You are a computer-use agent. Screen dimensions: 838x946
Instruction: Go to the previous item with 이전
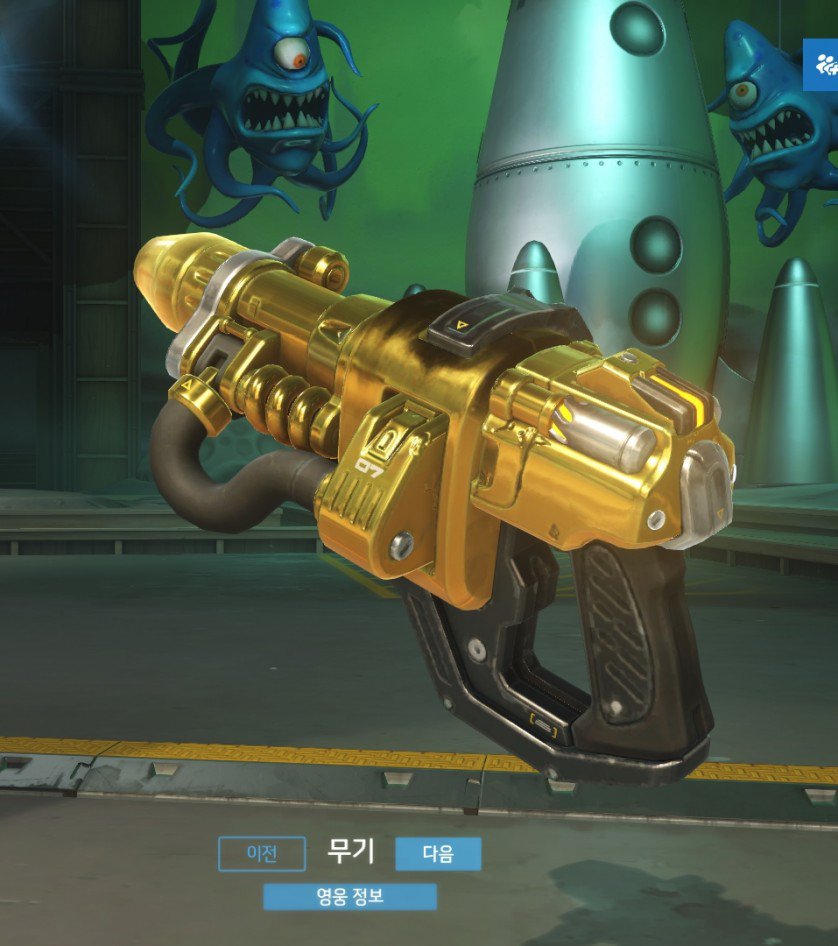261,854
